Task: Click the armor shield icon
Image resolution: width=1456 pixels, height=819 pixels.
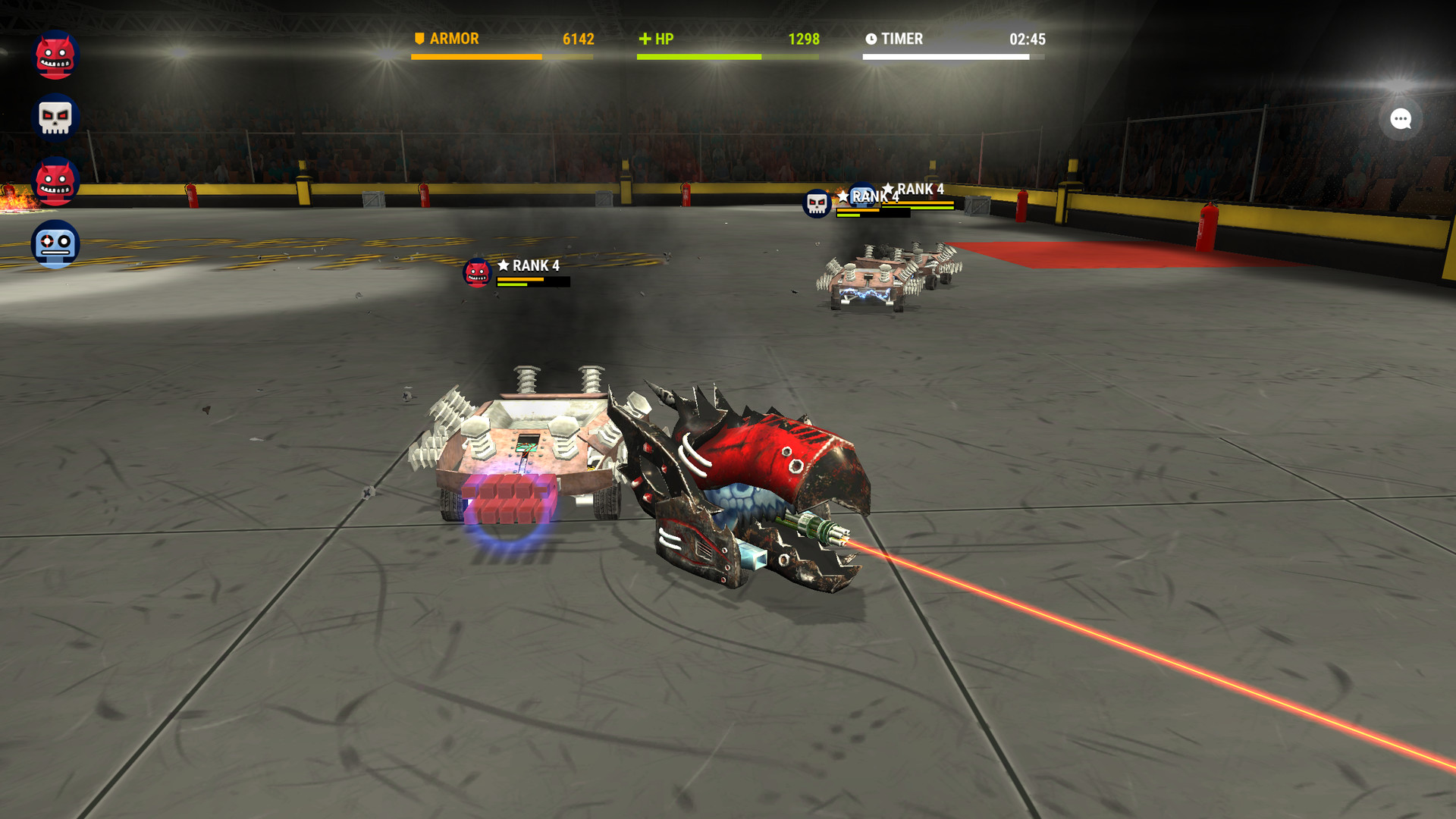Action: (x=418, y=38)
